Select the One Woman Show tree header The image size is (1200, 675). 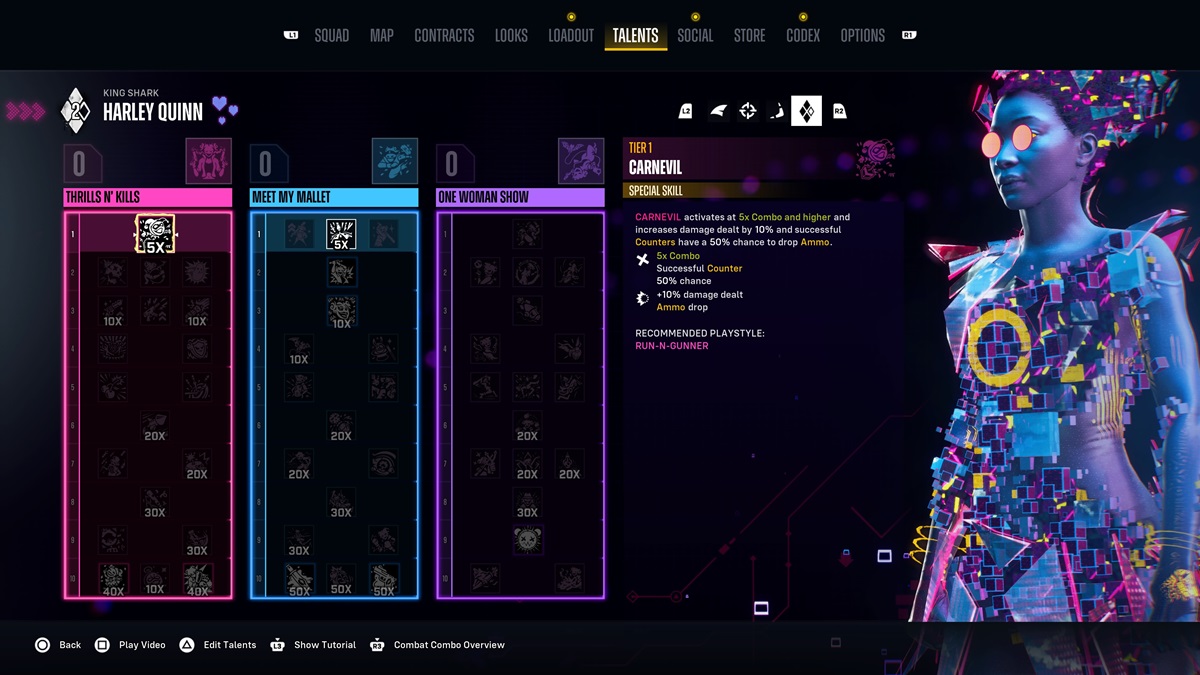point(520,197)
